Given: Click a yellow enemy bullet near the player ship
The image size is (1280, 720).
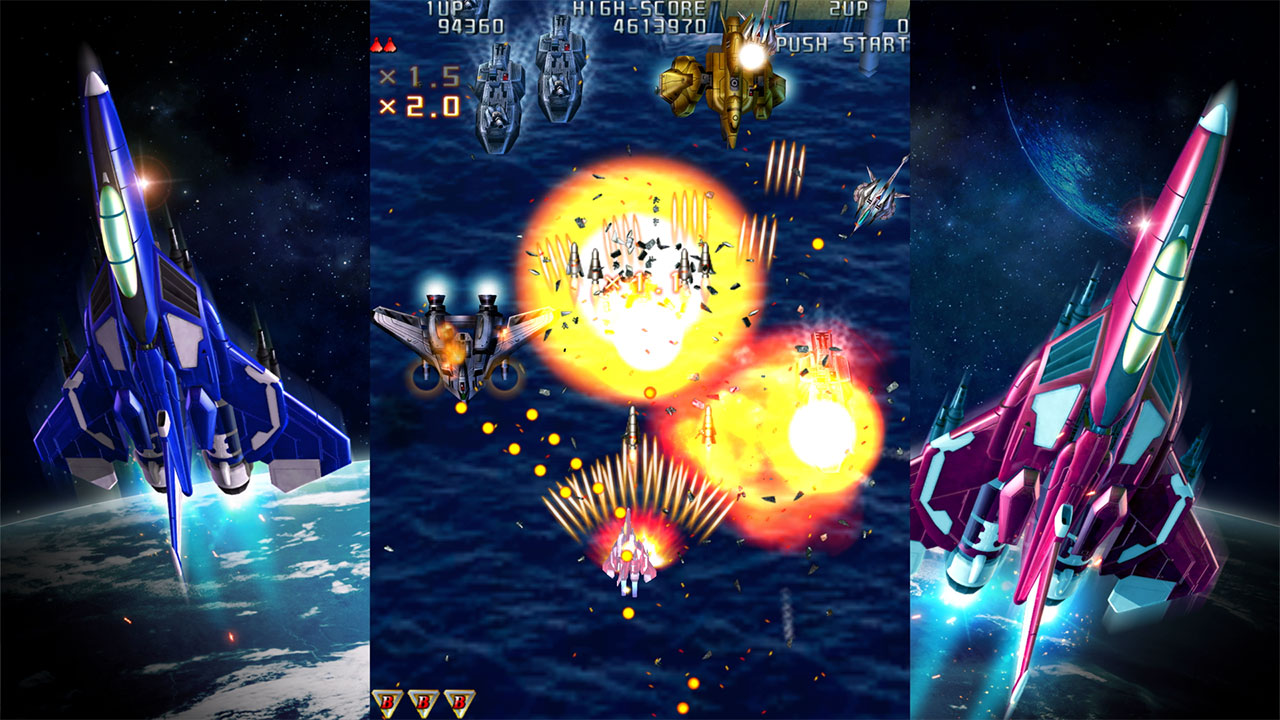Looking at the screenshot, I should coord(628,610).
